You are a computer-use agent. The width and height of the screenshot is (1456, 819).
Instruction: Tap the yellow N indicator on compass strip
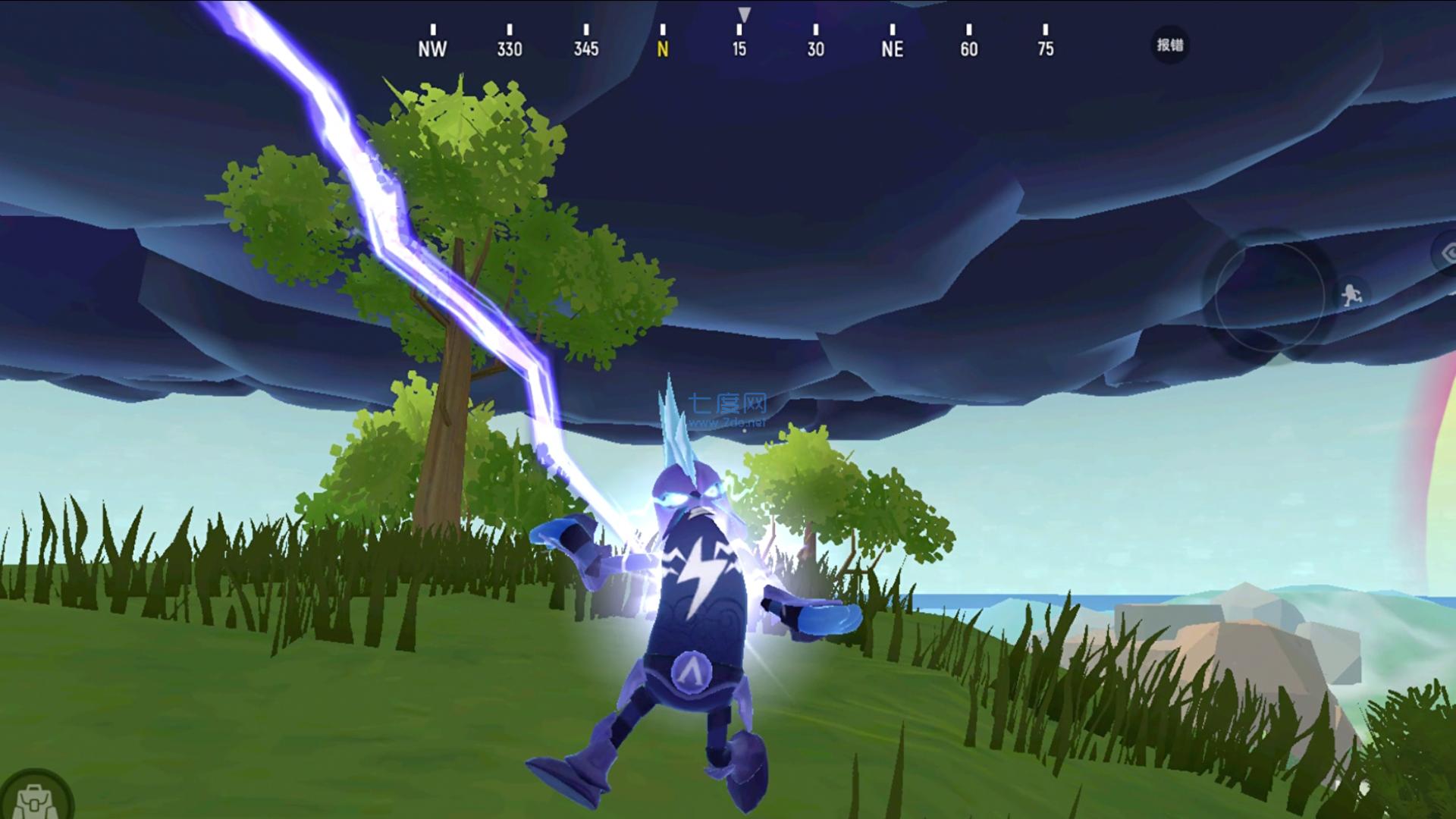tap(664, 49)
